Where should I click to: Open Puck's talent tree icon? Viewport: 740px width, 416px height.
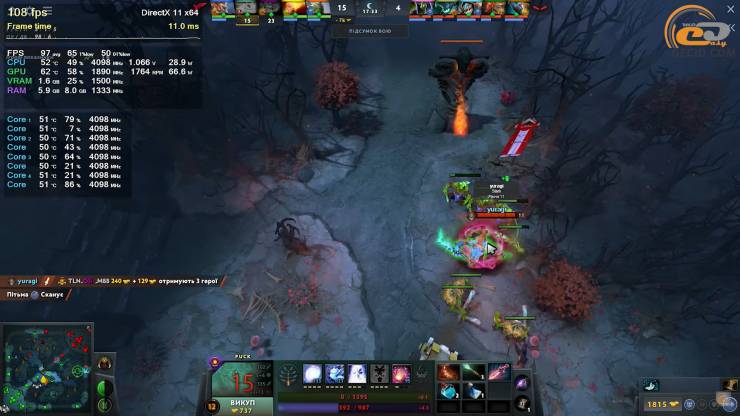pos(287,374)
